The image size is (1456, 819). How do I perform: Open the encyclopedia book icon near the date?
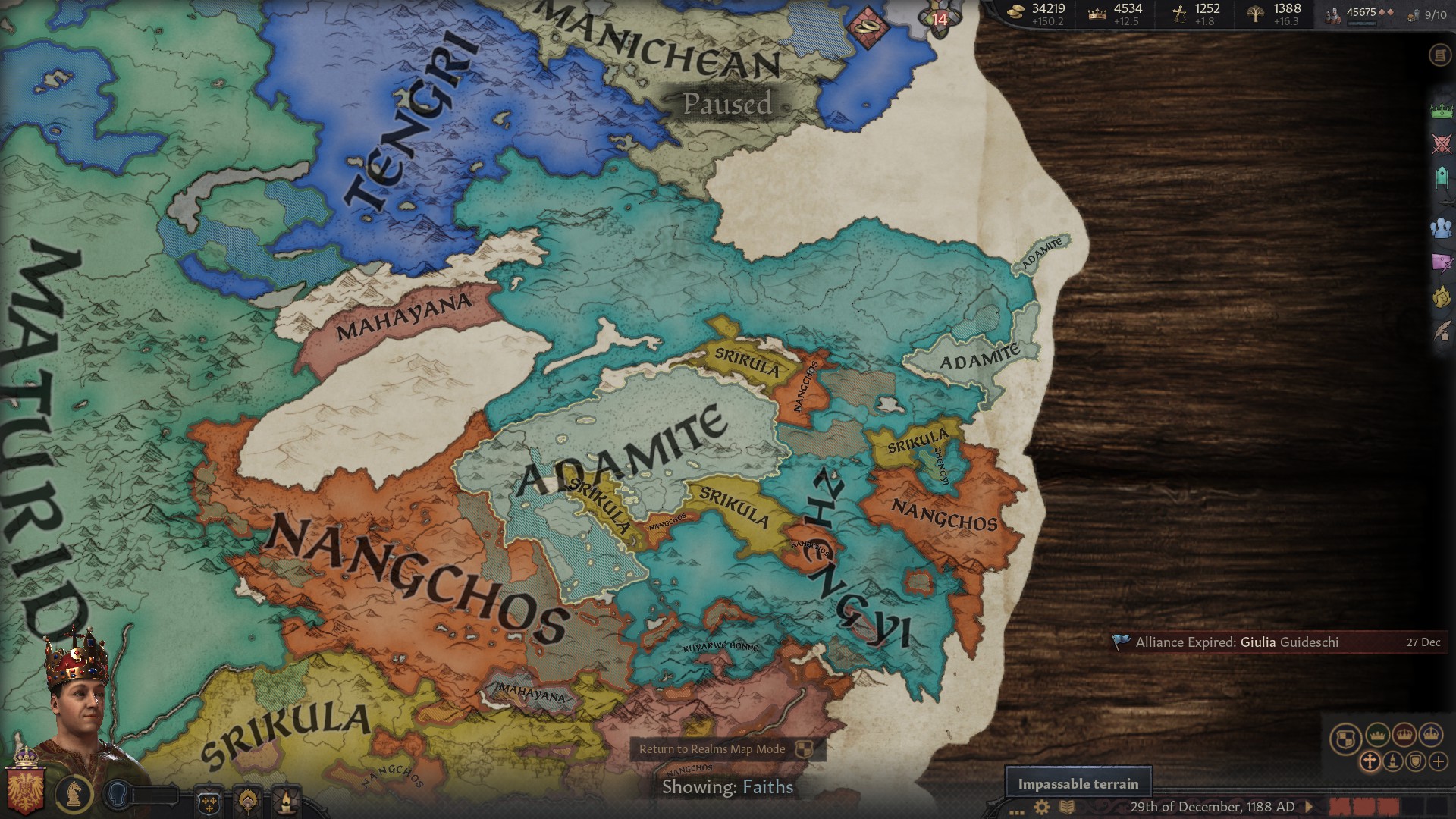pos(1068,808)
